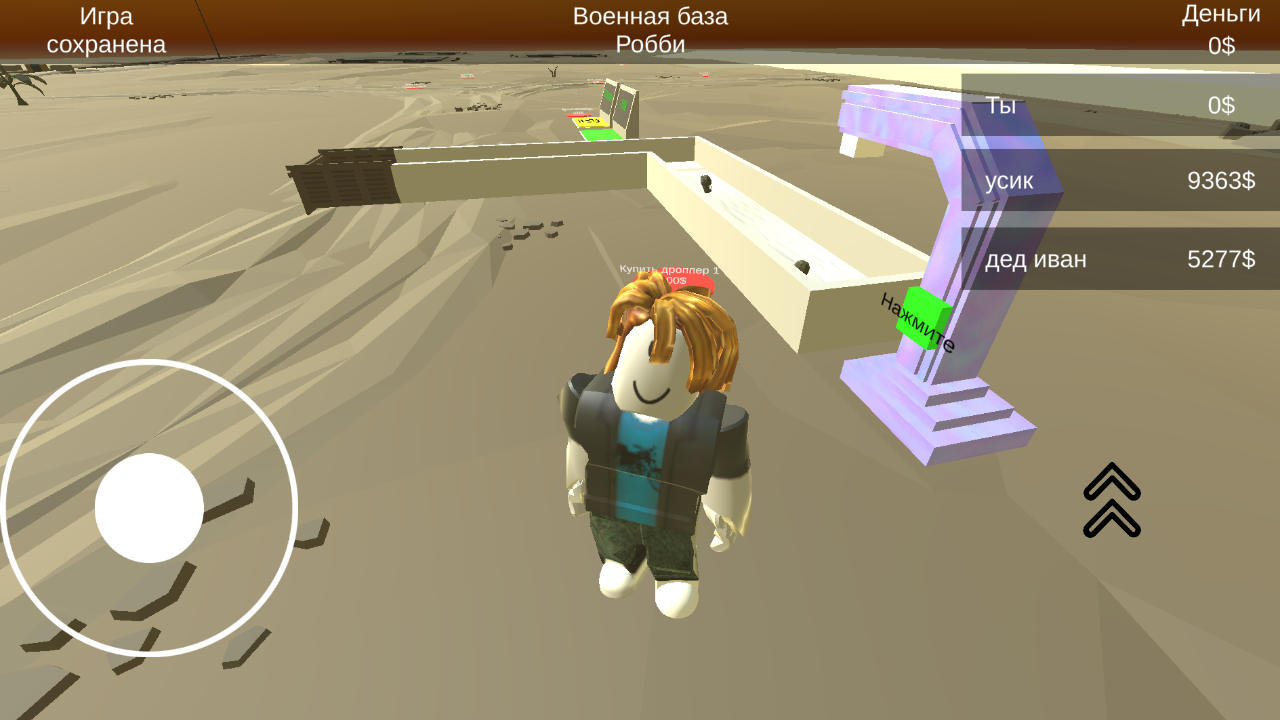Click the 'Деньги' header label
This screenshot has height=720, width=1280.
1222,14
